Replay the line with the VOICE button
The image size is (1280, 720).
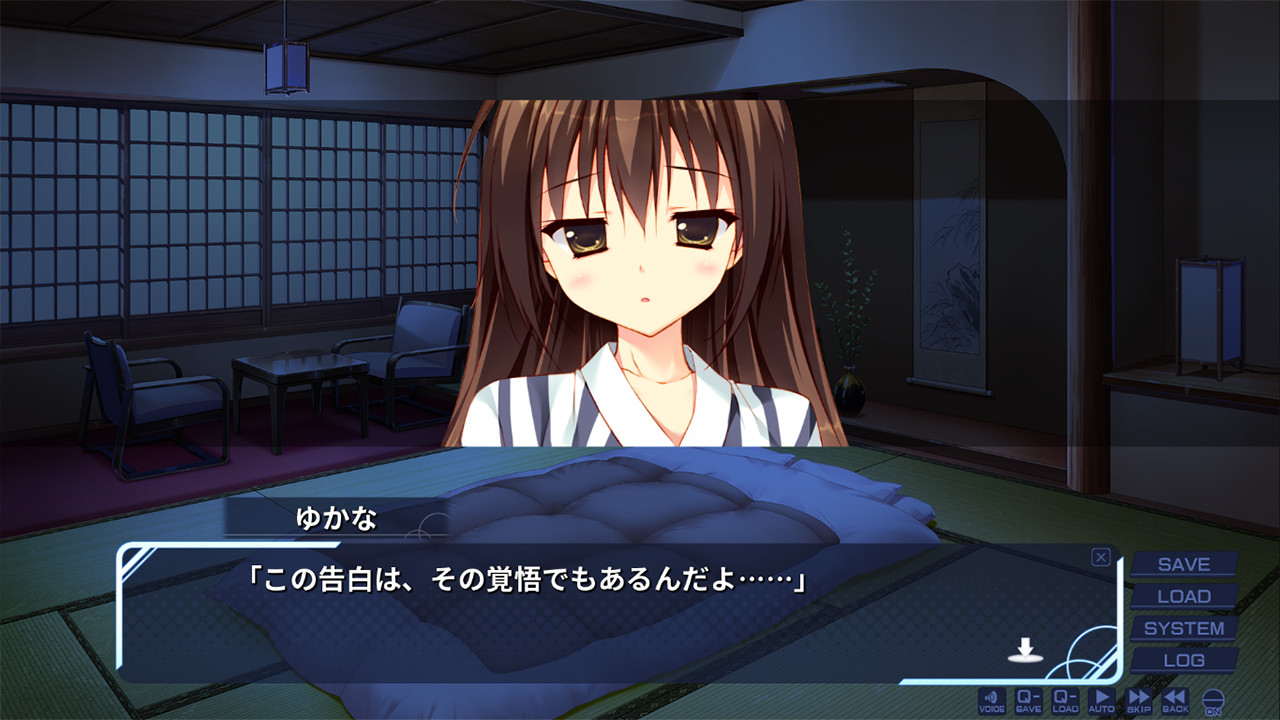[992, 700]
